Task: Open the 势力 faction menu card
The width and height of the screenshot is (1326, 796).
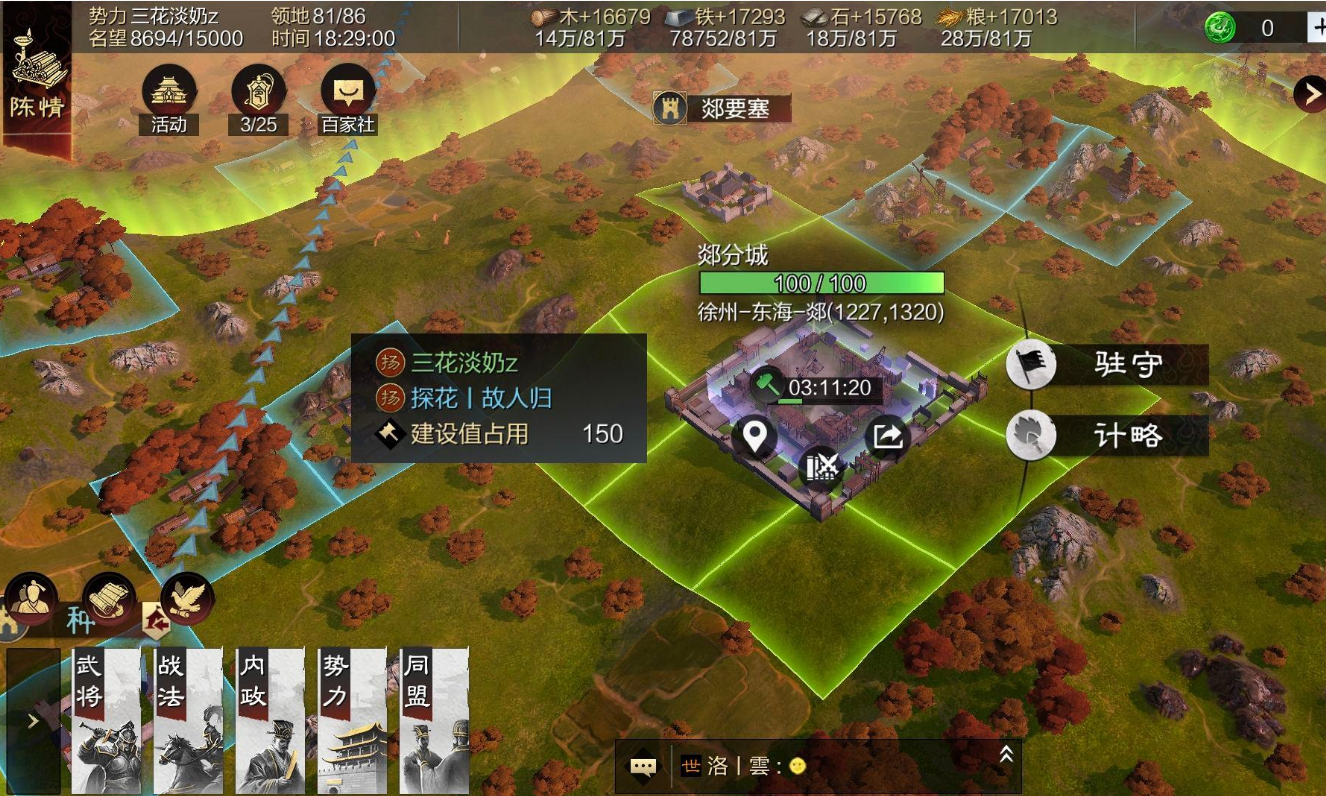Action: point(352,720)
